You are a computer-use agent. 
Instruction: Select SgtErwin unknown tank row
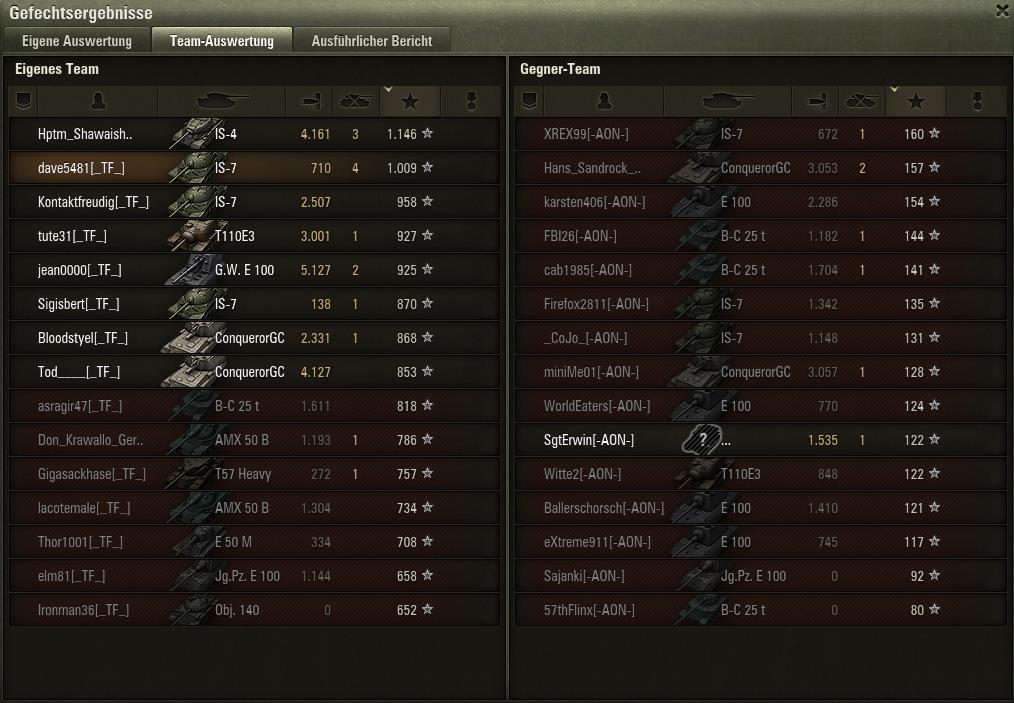point(760,440)
